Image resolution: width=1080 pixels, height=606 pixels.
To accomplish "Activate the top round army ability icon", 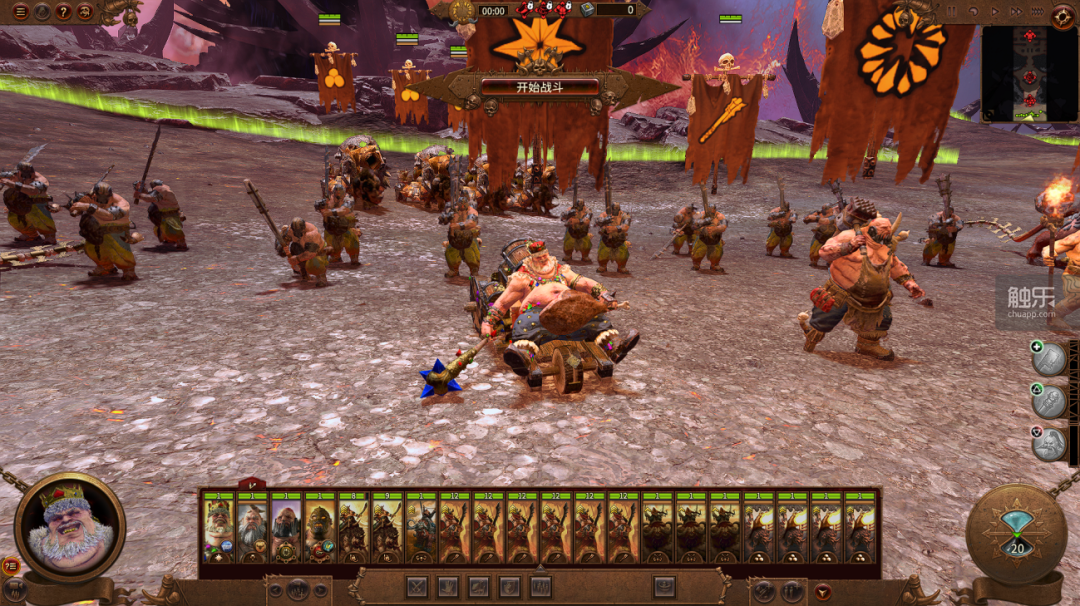I will click(x=1049, y=360).
